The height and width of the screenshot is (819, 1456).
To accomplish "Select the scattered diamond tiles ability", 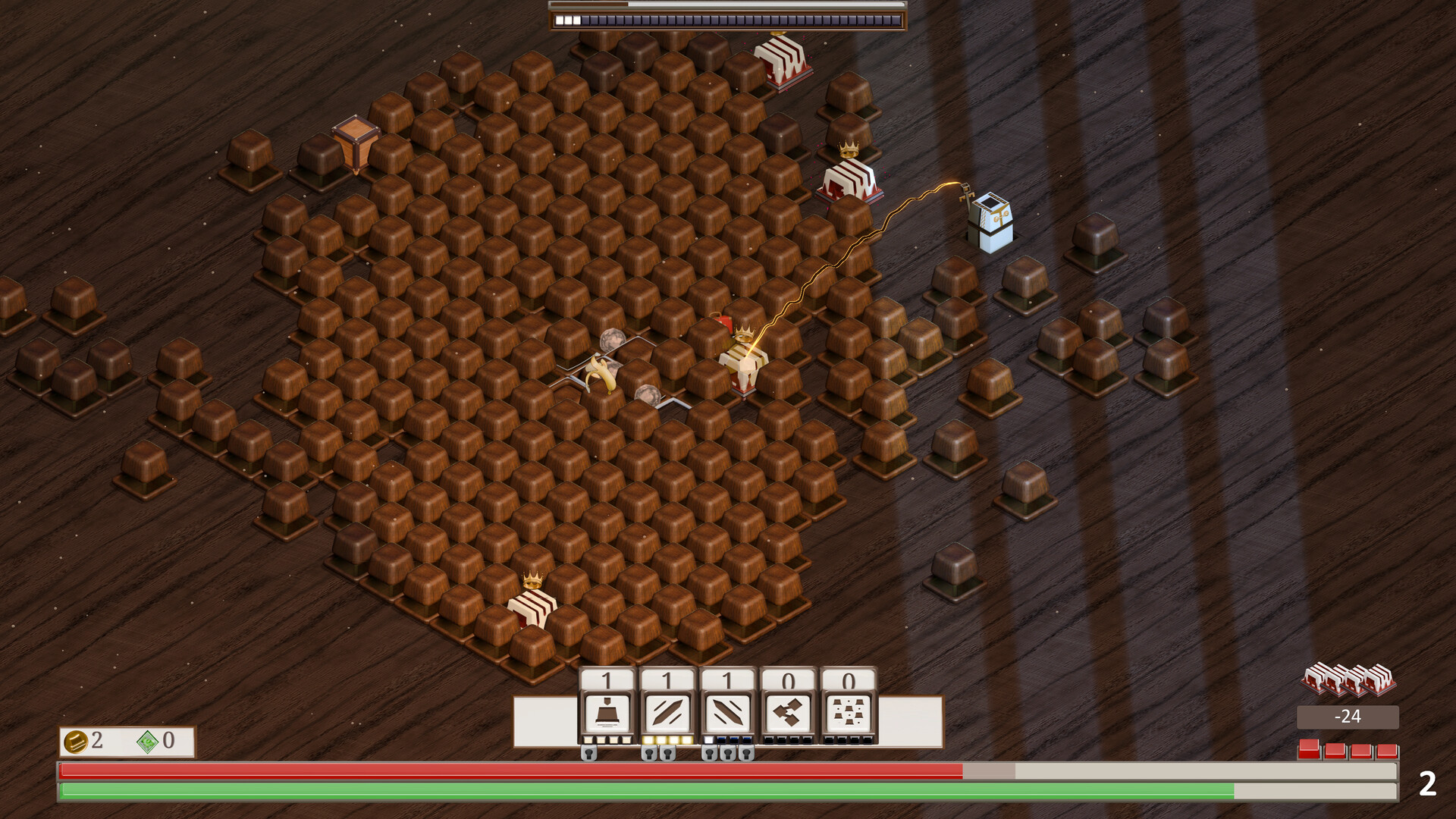I will pos(789,713).
